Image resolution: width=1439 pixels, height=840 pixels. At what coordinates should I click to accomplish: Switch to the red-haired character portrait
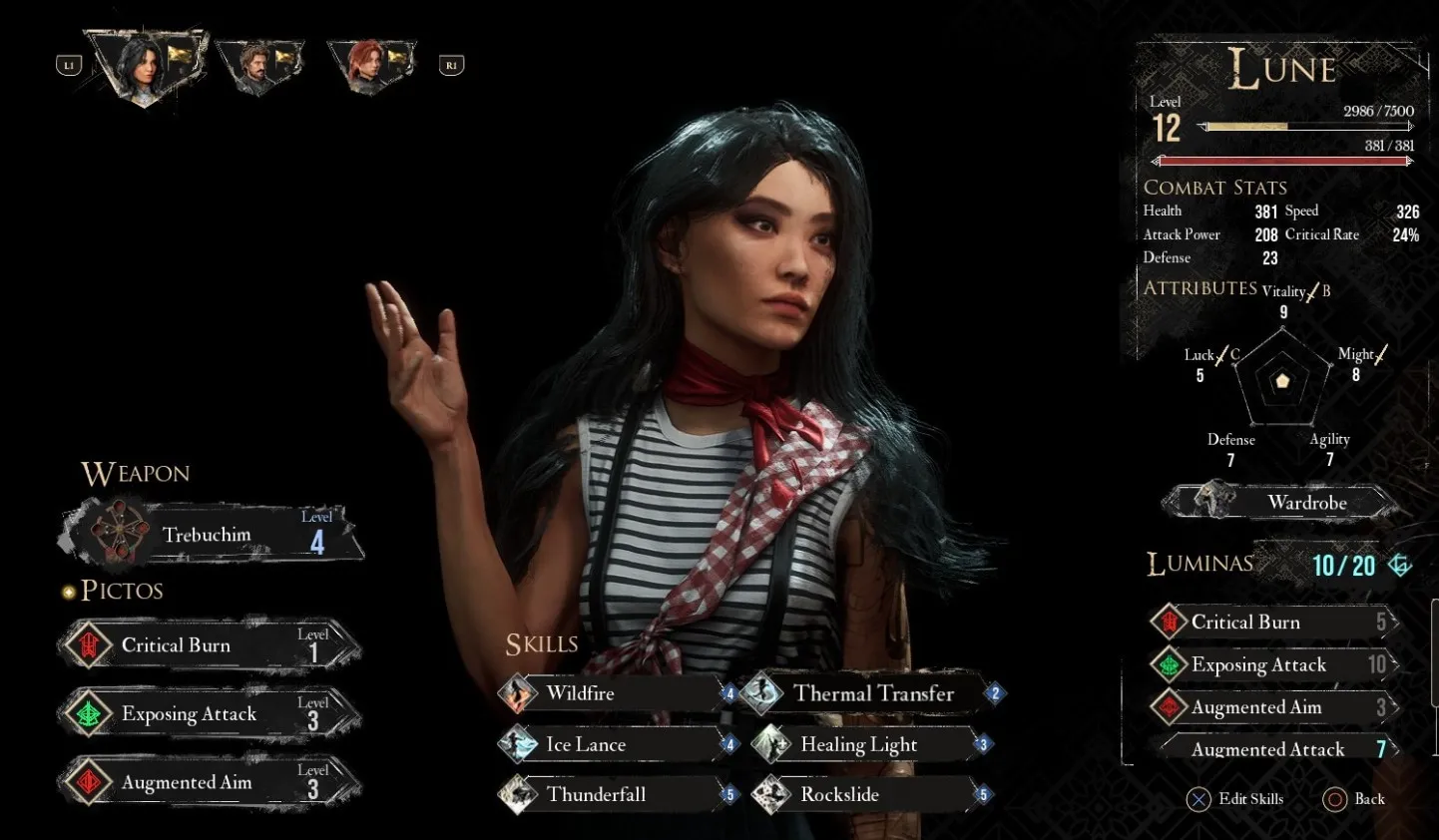point(368,66)
